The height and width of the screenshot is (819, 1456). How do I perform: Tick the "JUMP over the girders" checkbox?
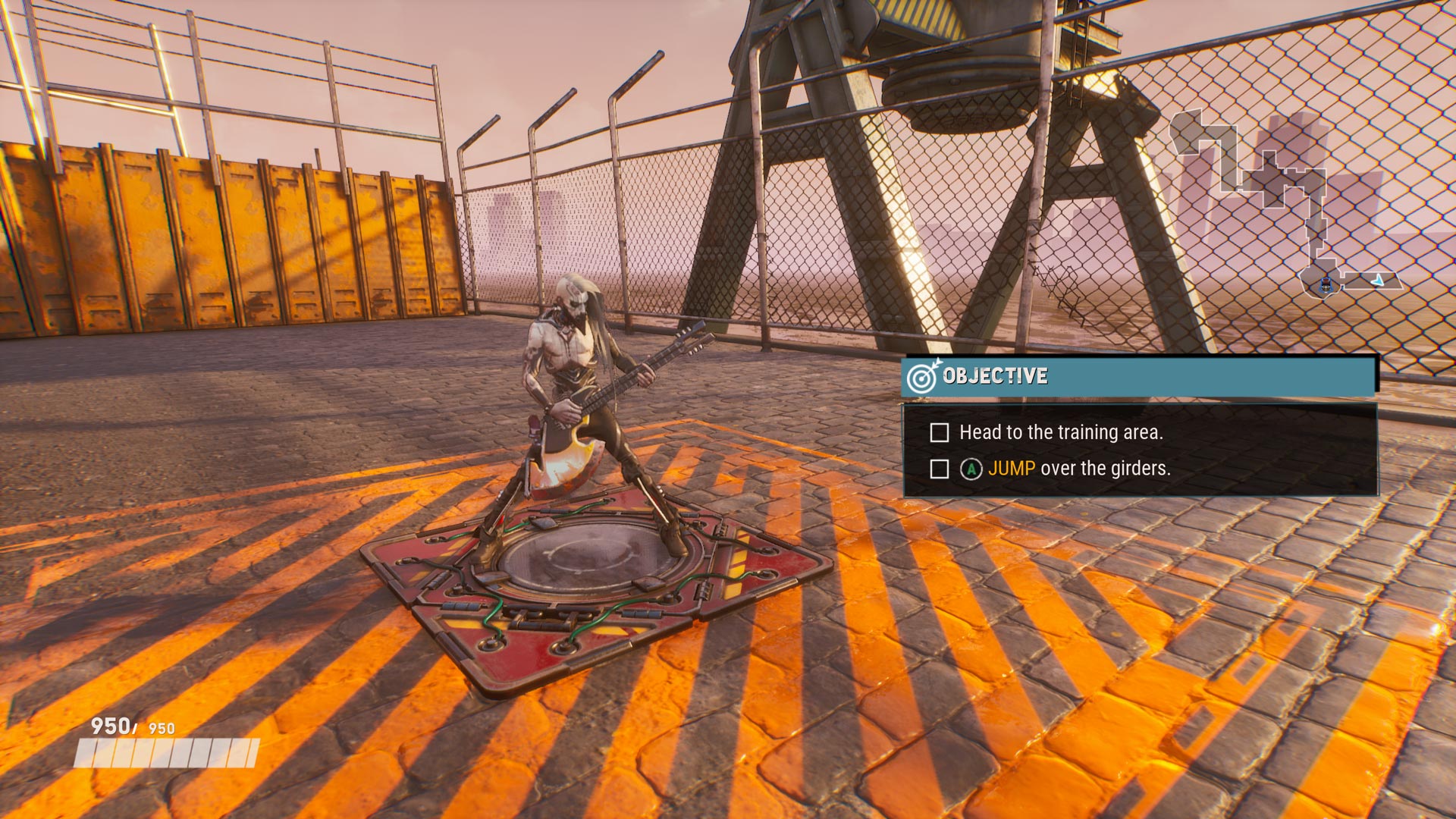[x=939, y=469]
